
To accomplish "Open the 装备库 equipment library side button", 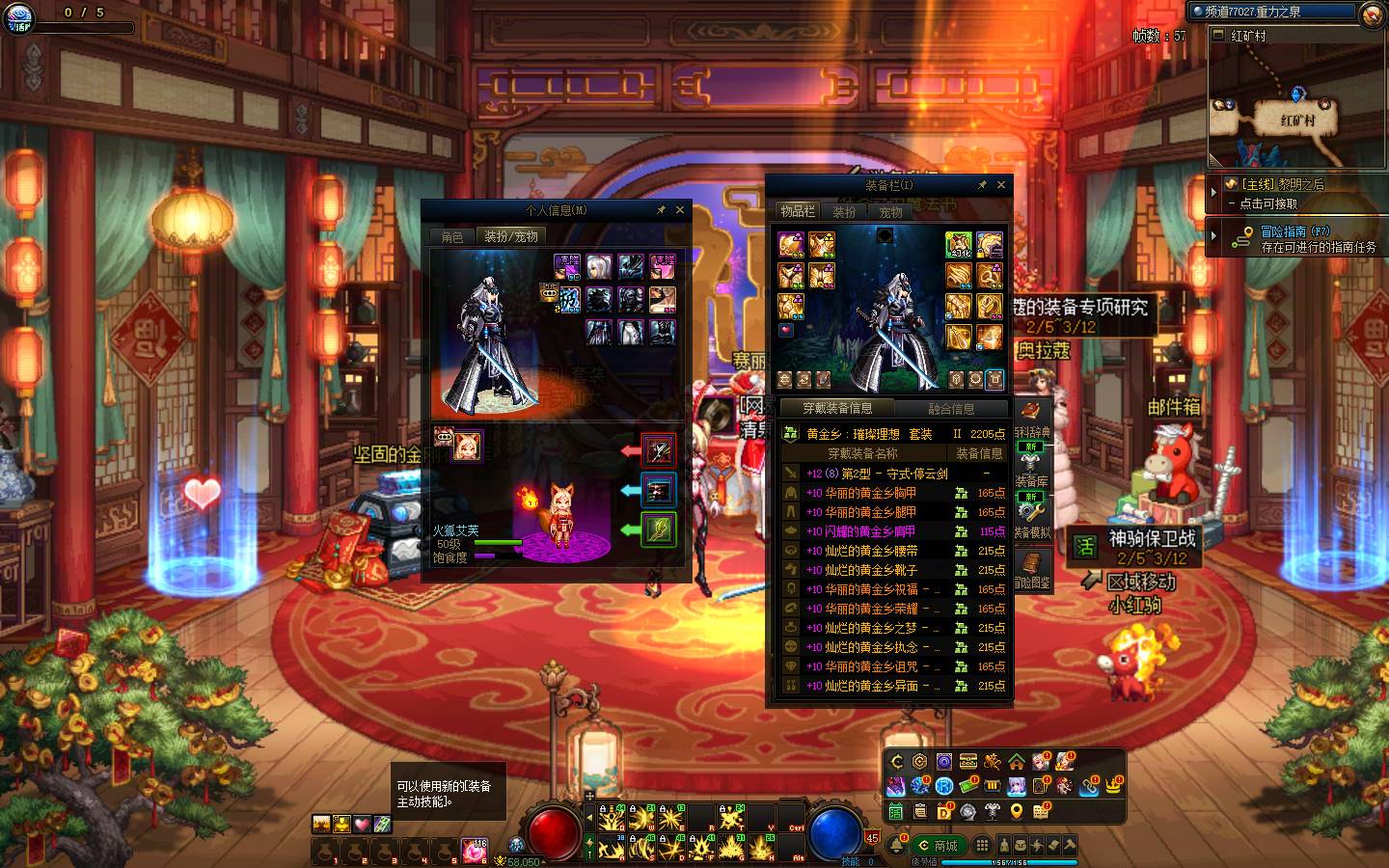I will [x=1031, y=481].
